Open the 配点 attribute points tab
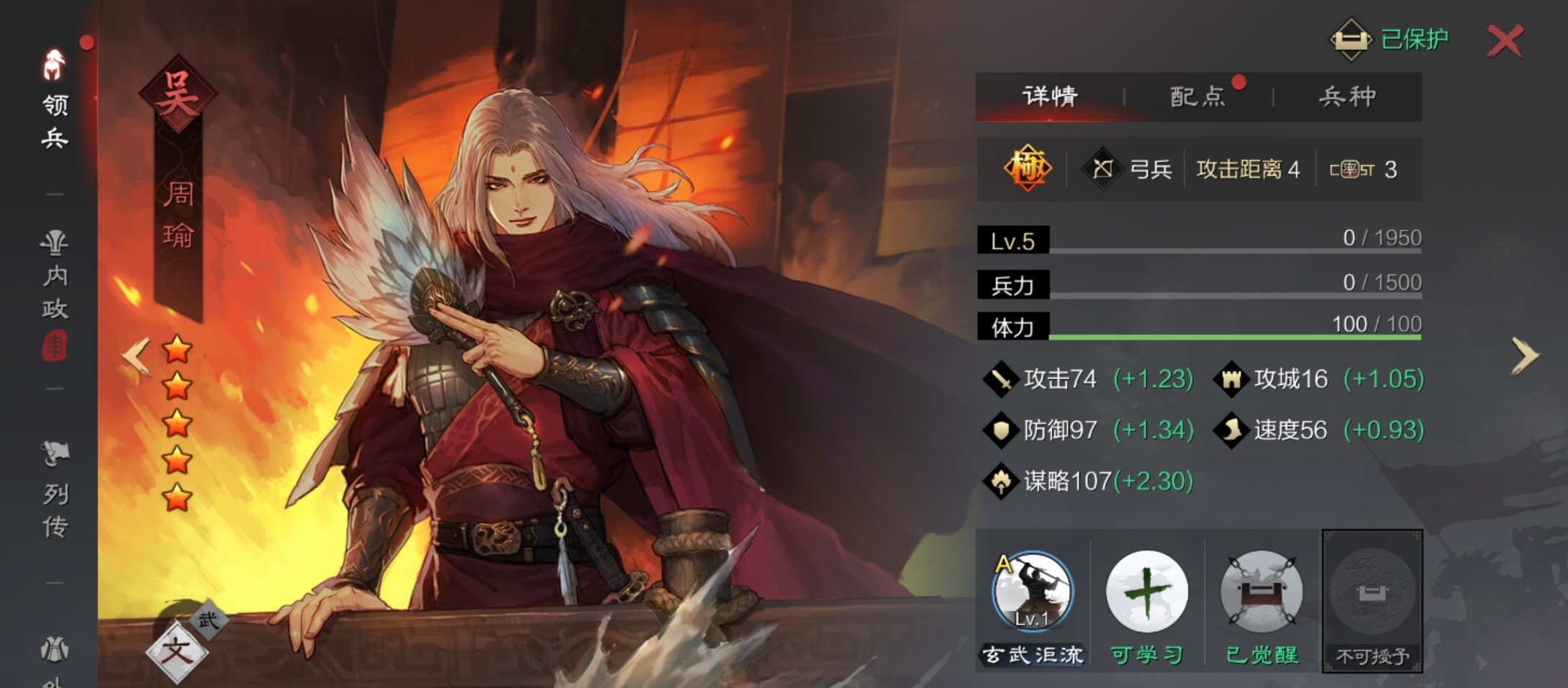This screenshot has width=1568, height=688. point(1197,96)
